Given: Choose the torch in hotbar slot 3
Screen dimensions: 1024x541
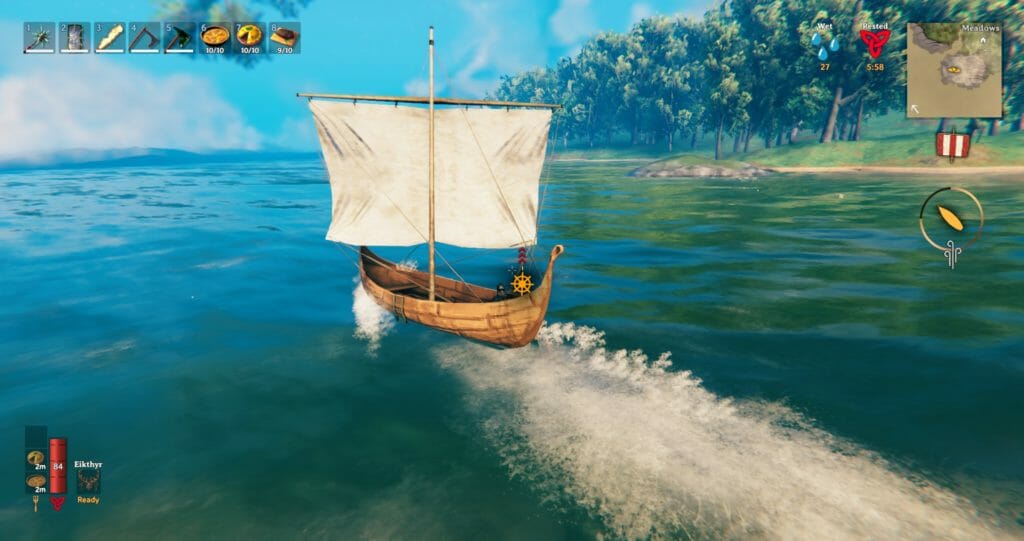Looking at the screenshot, I should (x=109, y=38).
